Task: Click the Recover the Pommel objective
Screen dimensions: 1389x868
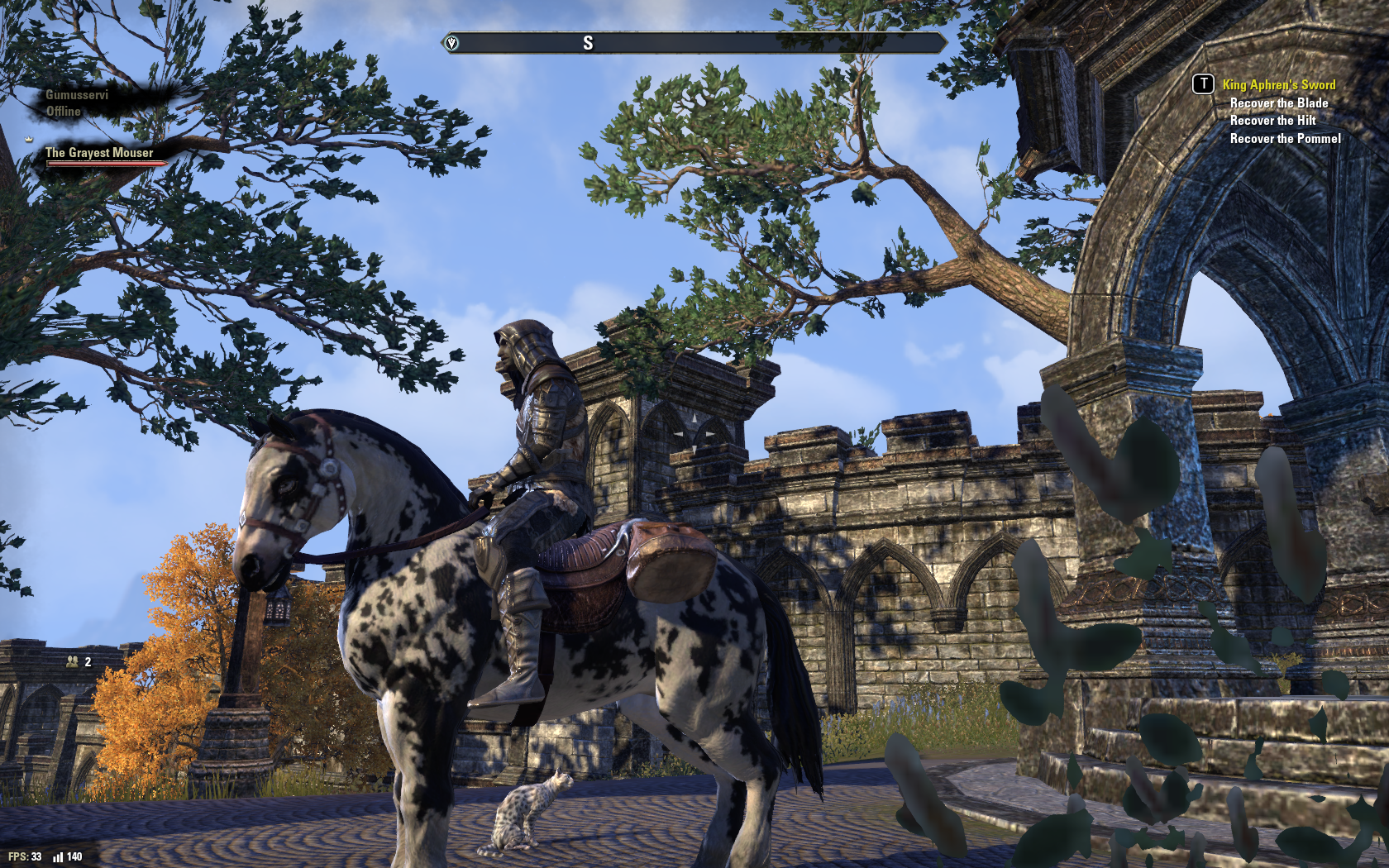Action: point(1285,139)
